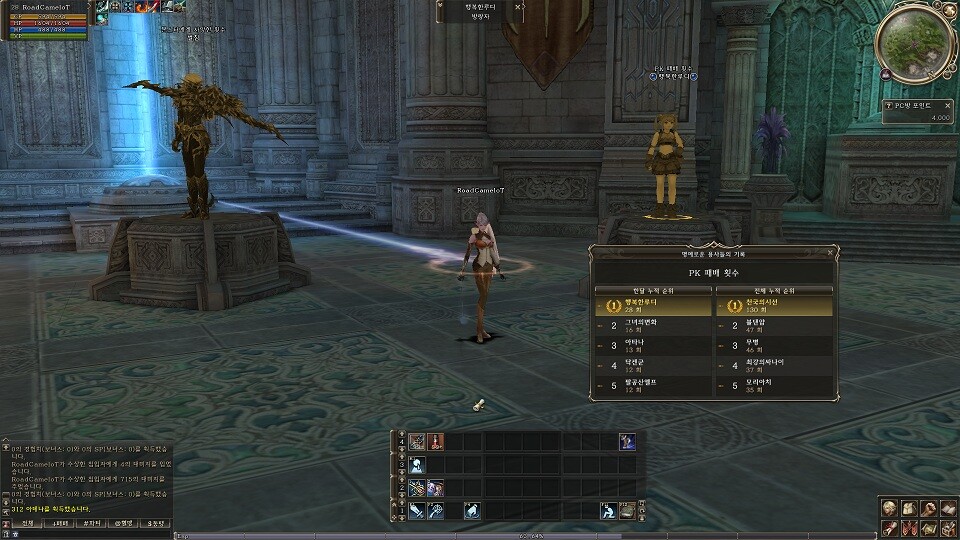Close the target window at top
Image resolution: width=960 pixels, height=540 pixels.
click(517, 6)
